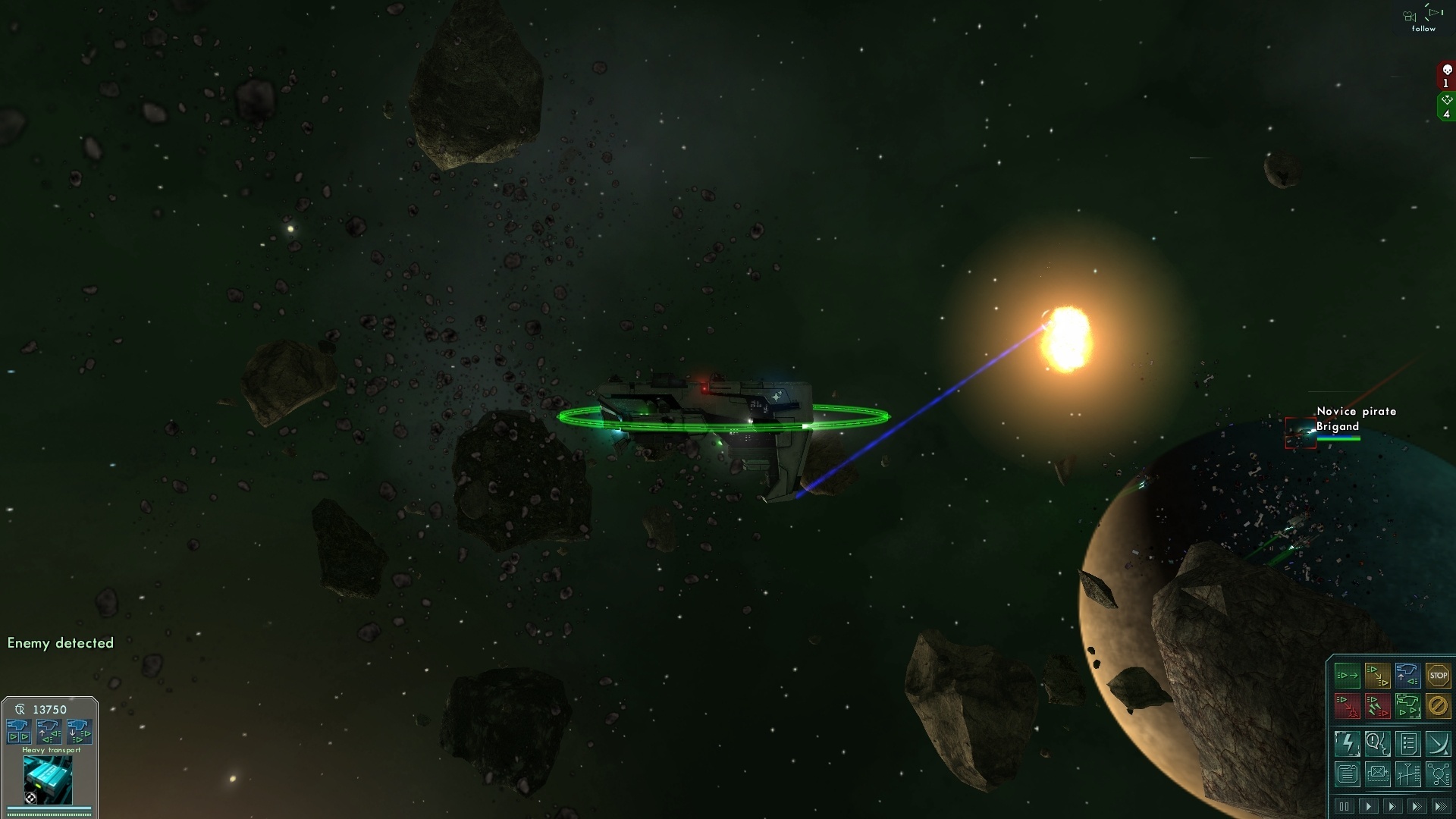Toggle the hold fire order
This screenshot has width=1456, height=819.
point(1439,706)
